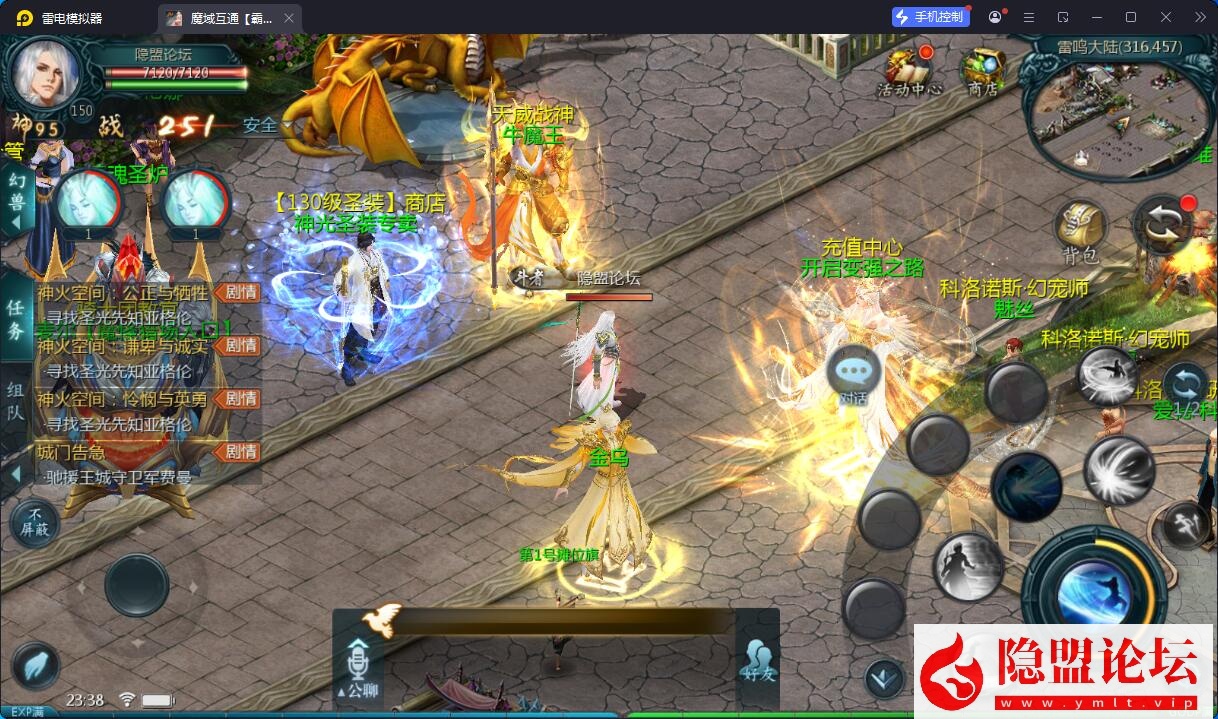The image size is (1218, 719).
Task: Click the 手机控制 button in title bar
Action: click(930, 17)
